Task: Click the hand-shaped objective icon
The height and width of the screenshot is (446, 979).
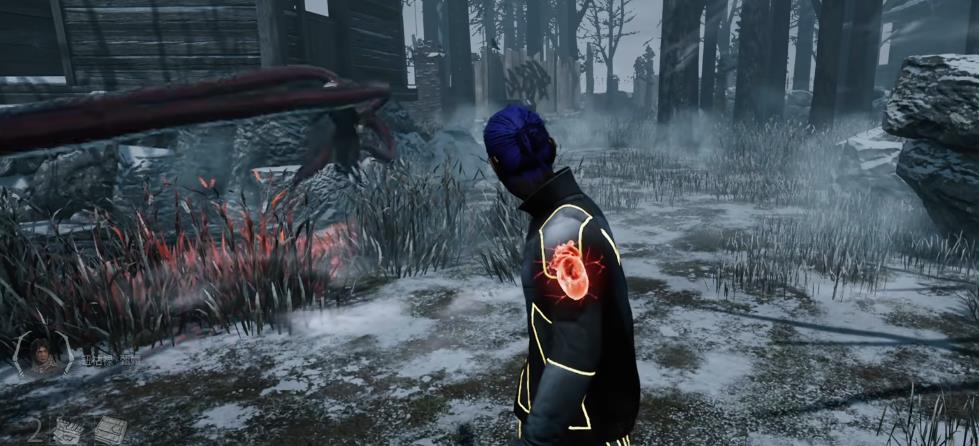Action: click(x=68, y=431)
